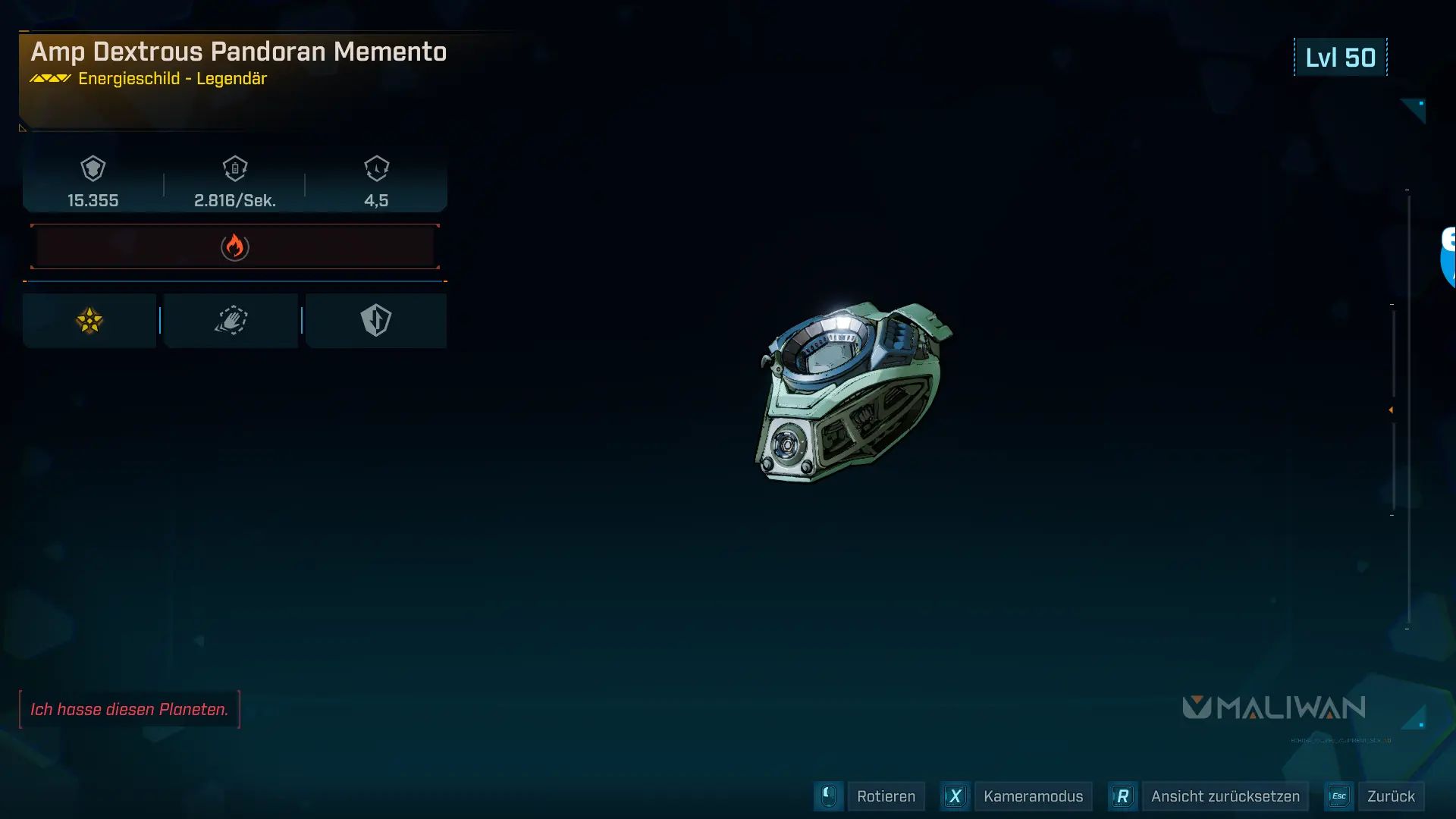Select the Zurück button
Screen dimensions: 1456x819
click(1392, 796)
